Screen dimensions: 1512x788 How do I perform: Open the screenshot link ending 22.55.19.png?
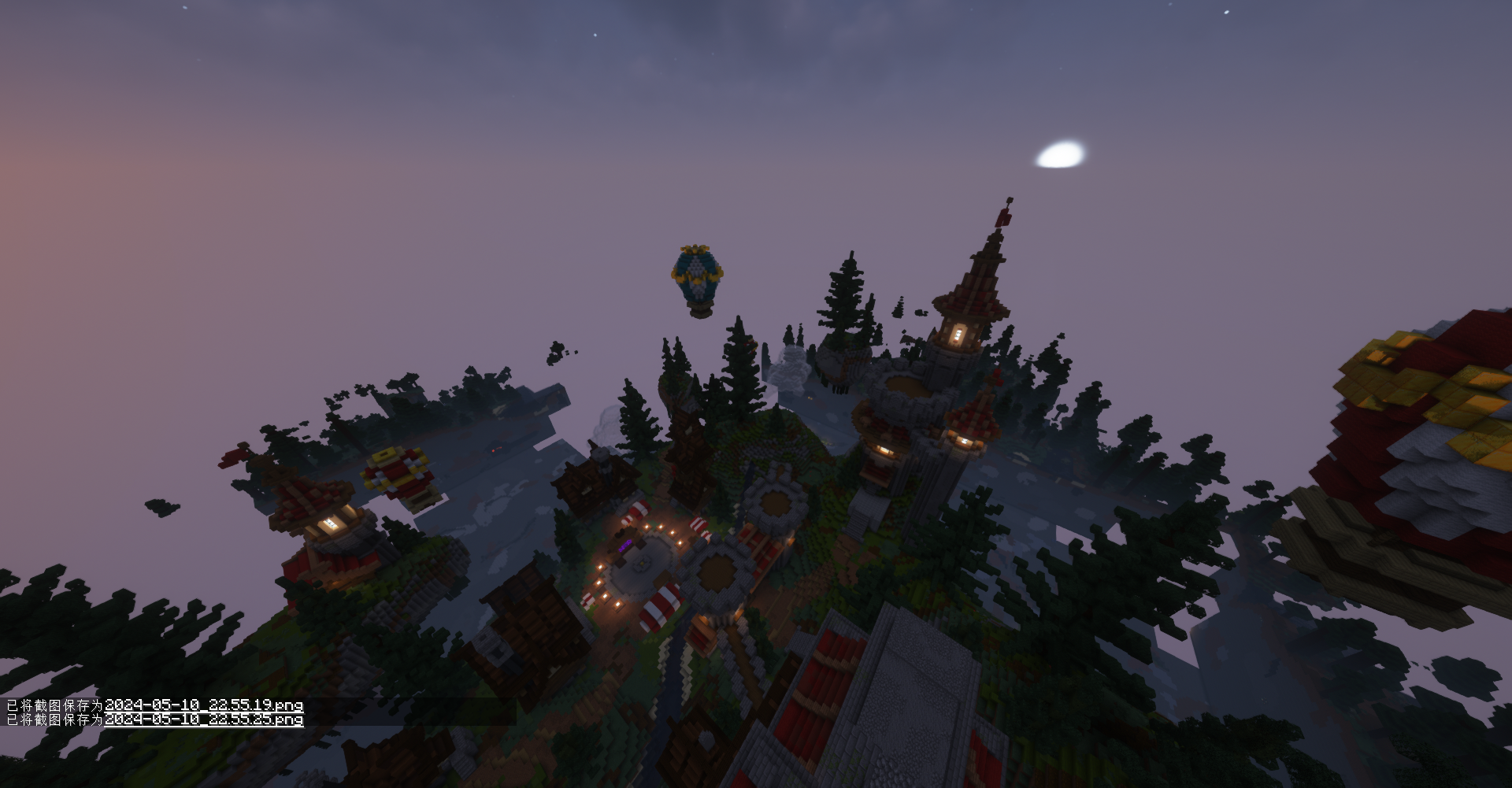(204, 705)
